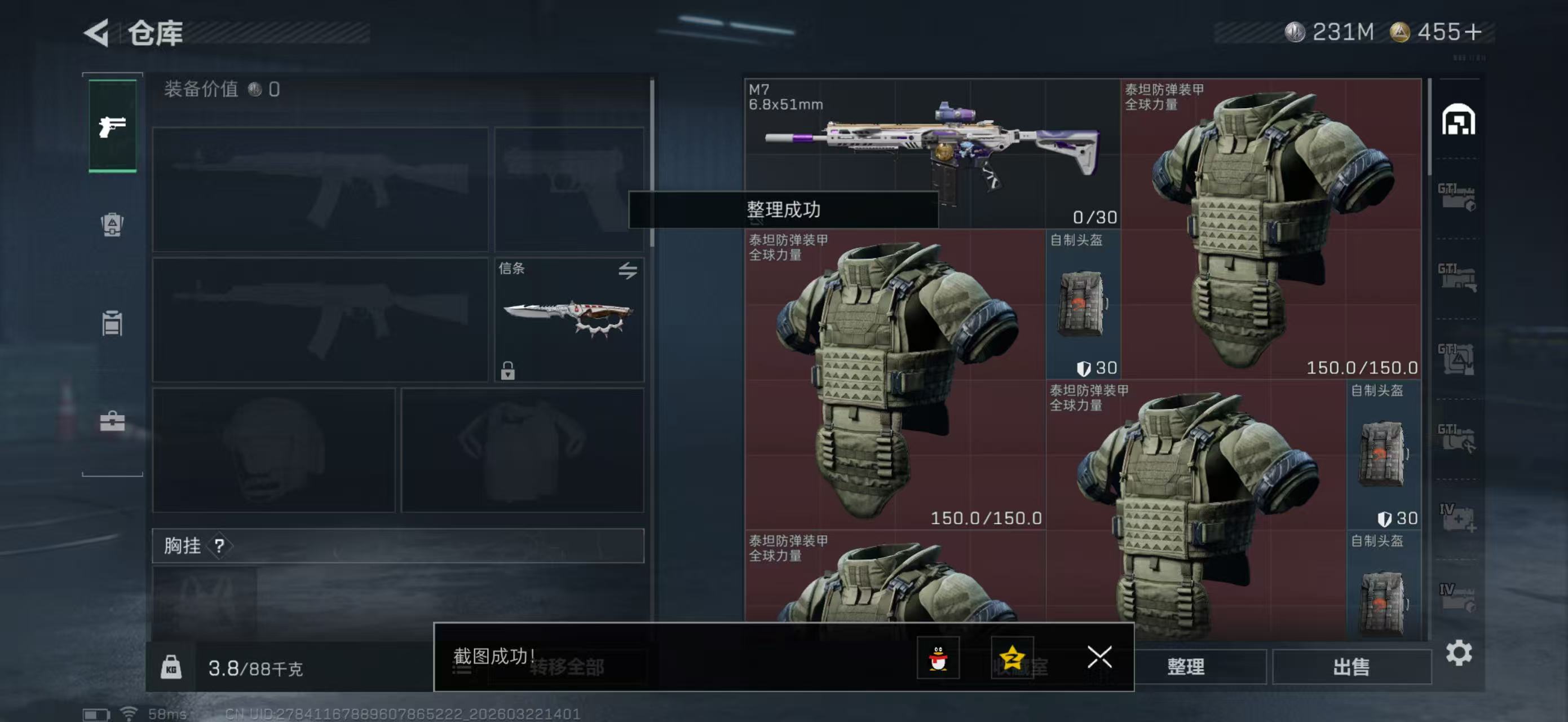The image size is (1568, 722).
Task: Select the top white stash home icon
Action: [1458, 120]
